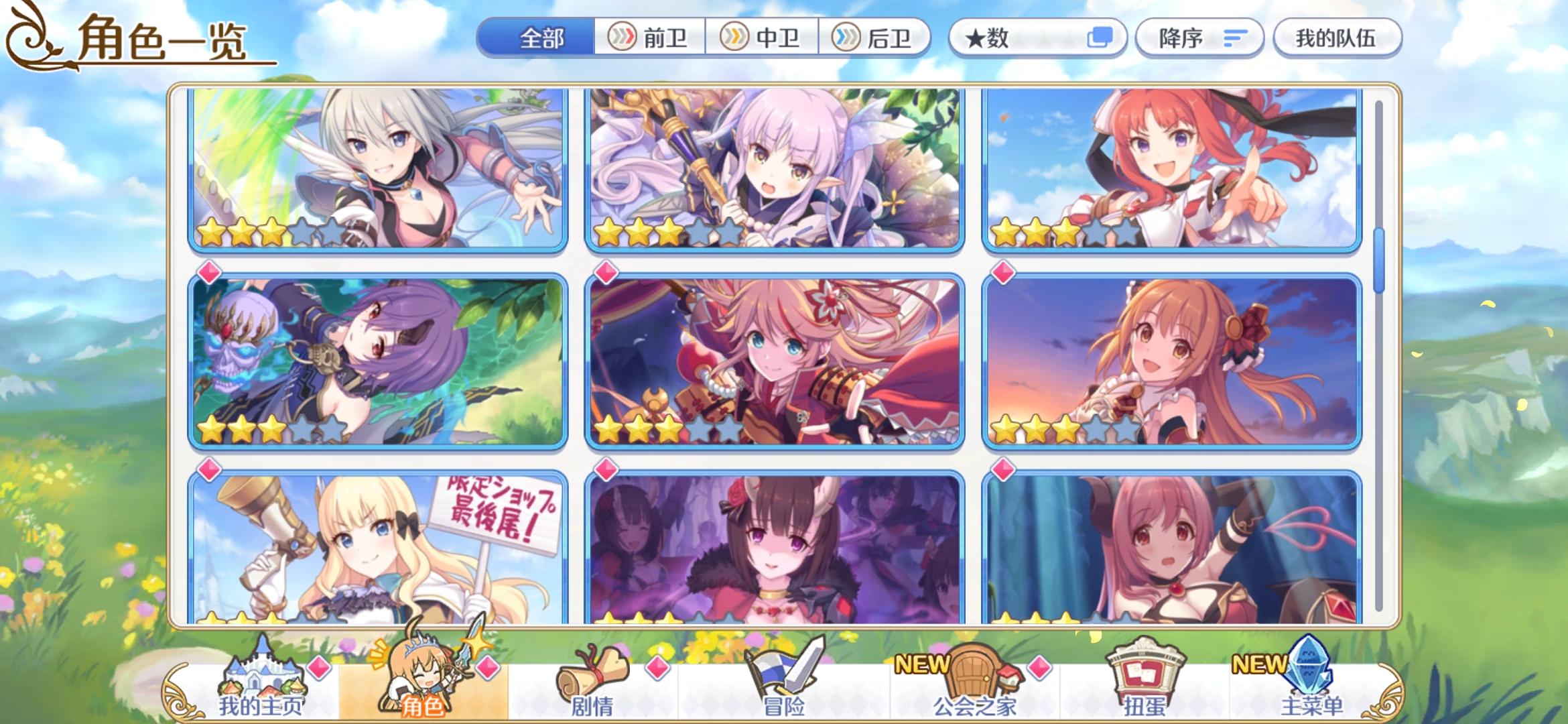Toggle the favorite marker on the purple-haired necromancer card
Image resolution: width=1568 pixels, height=724 pixels.
pos(208,272)
